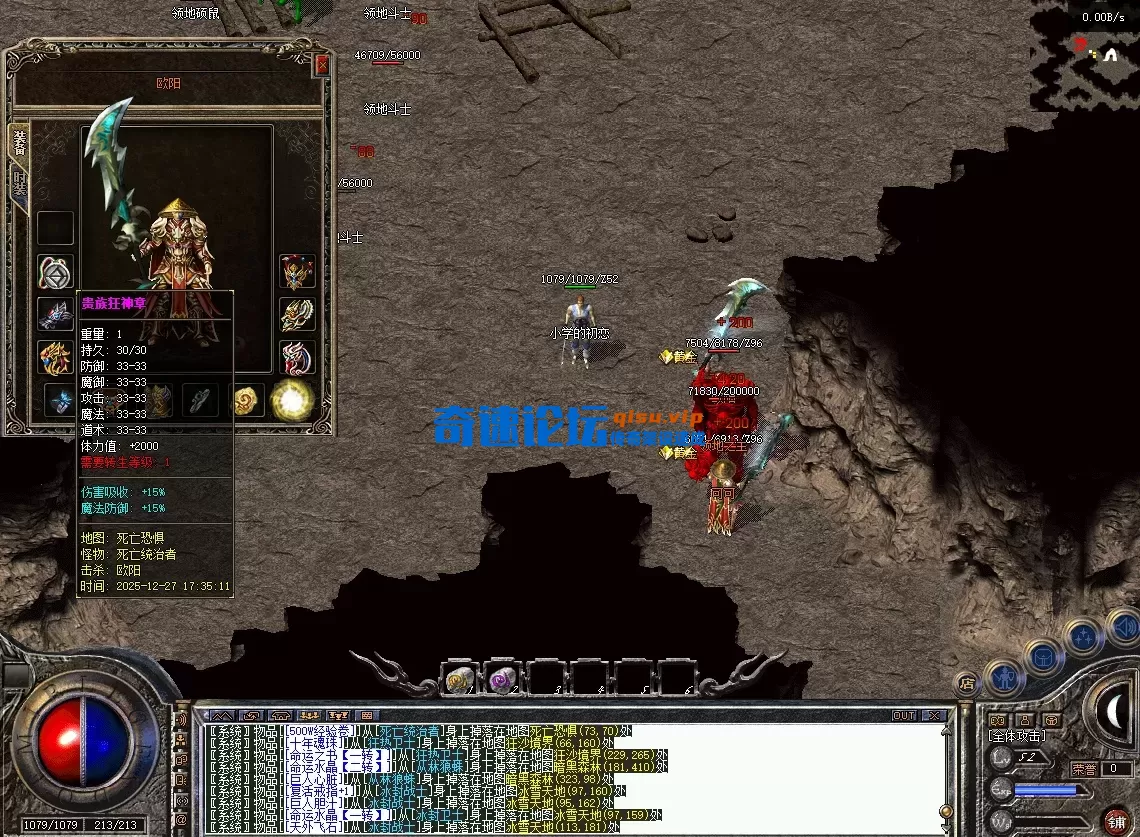Viewport: 1140px width, 837px height.
Task: Toggle the sound speaker icon
Action: (x=1124, y=627)
